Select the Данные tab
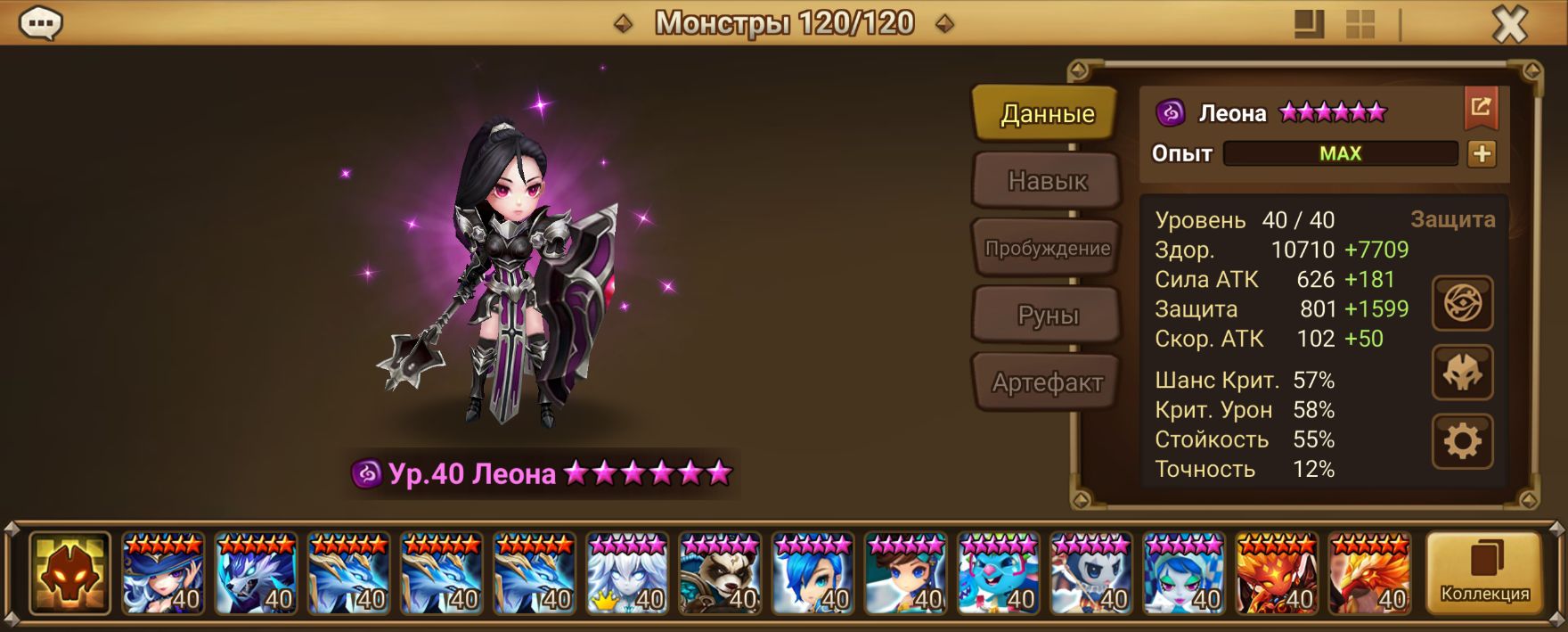 (x=1047, y=114)
